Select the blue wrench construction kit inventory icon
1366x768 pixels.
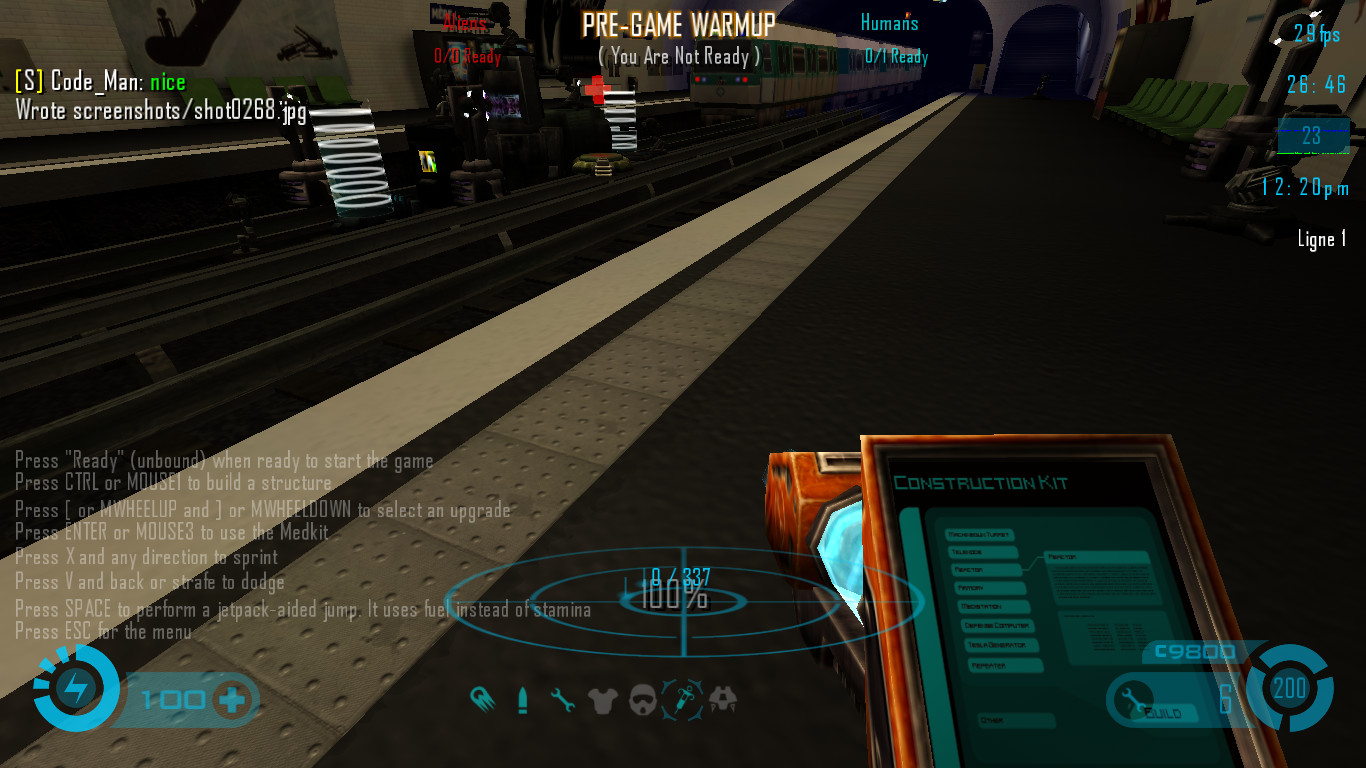[563, 700]
